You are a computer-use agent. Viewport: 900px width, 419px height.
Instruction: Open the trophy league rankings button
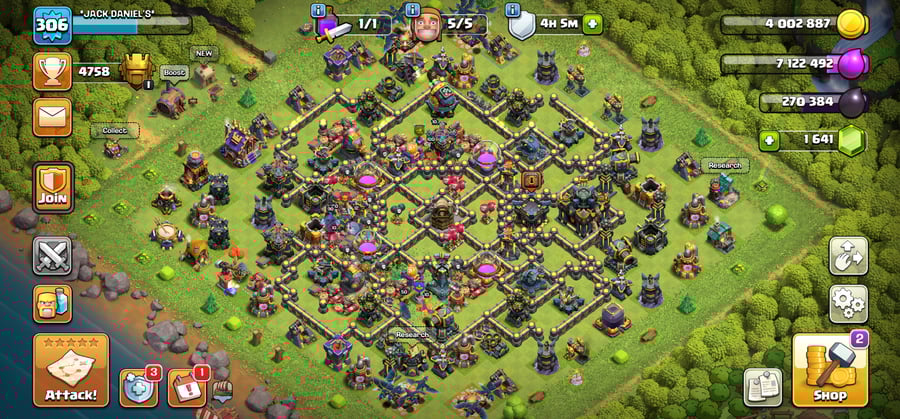pyautogui.click(x=52, y=71)
